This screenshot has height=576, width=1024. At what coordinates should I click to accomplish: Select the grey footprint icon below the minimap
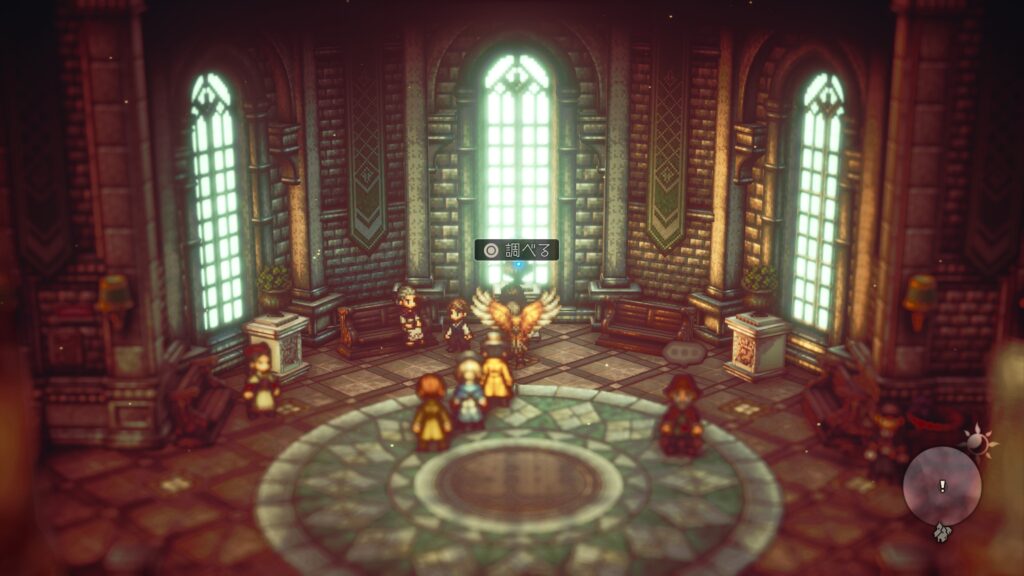(x=940, y=534)
